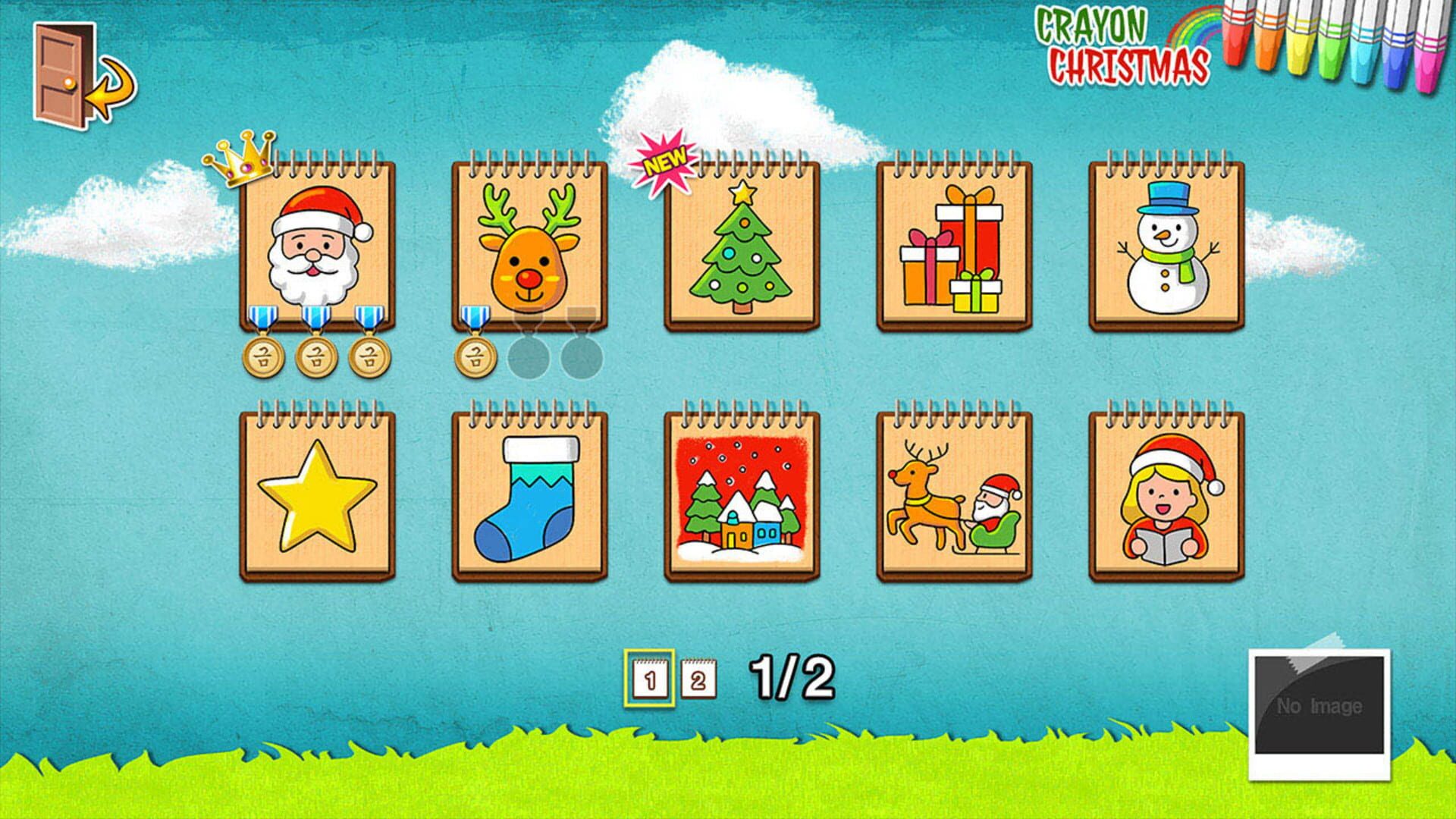Click the NEW badge on the tree page
The width and height of the screenshot is (1456, 819).
pyautogui.click(x=664, y=155)
